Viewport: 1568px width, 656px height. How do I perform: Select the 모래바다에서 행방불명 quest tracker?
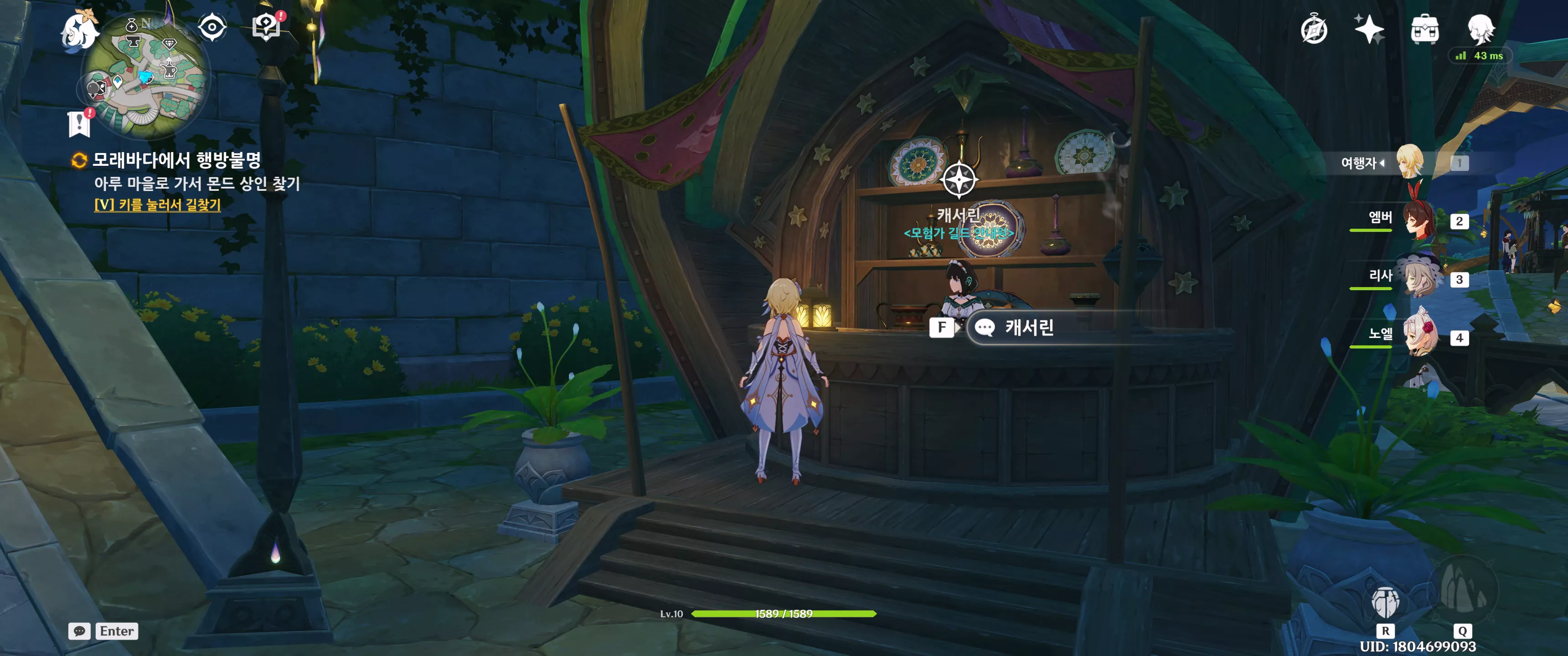click(176, 160)
